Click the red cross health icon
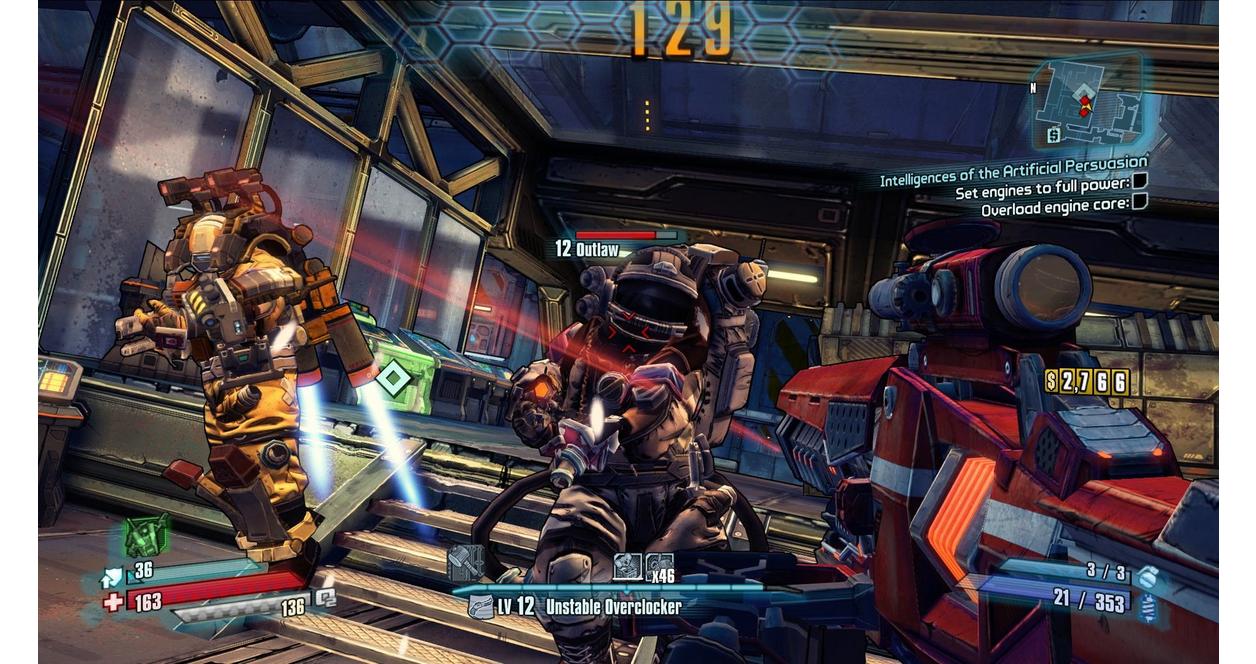 pyautogui.click(x=113, y=602)
